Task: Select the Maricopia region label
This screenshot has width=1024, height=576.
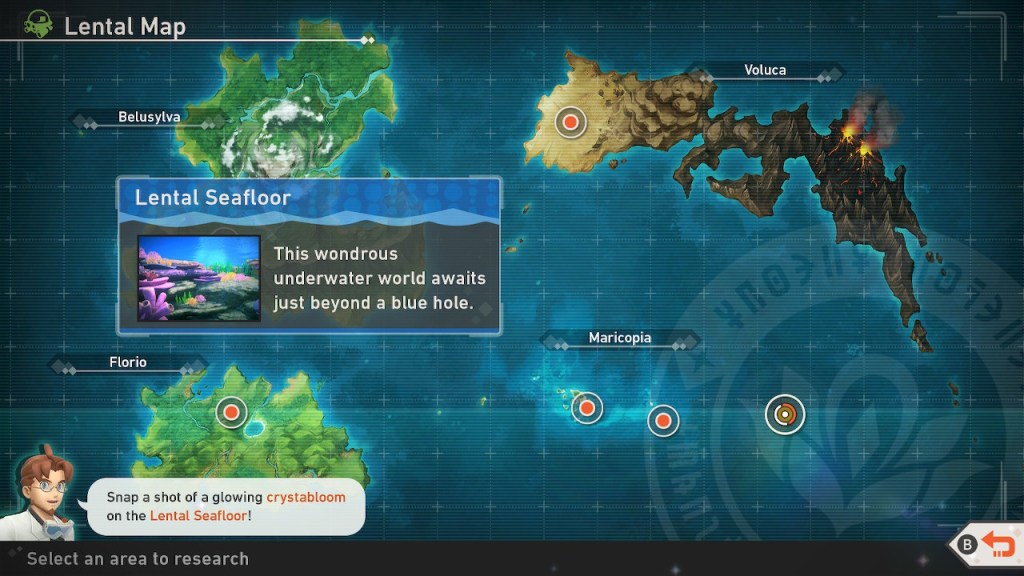Action: (x=619, y=338)
